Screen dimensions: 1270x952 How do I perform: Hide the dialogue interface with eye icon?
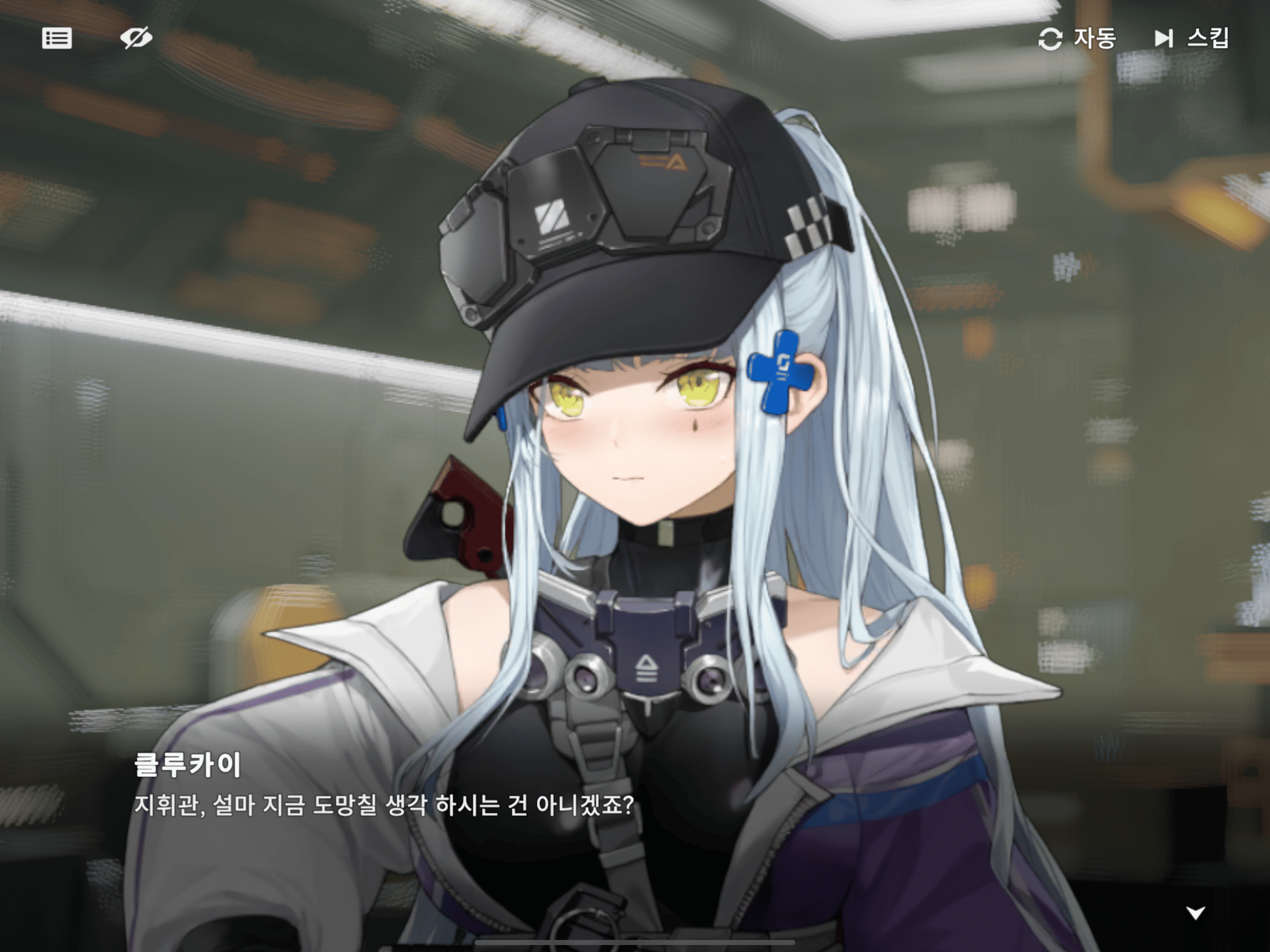(136, 39)
